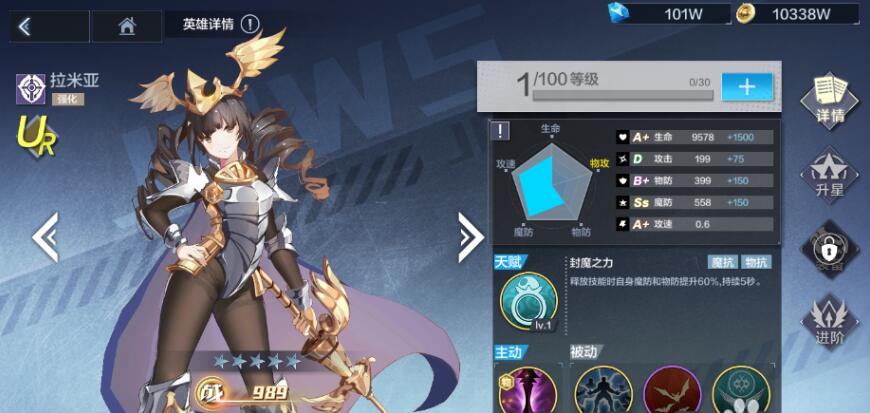Click the 强化 class label under hero name
This screenshot has height=413, width=870.
68,99
